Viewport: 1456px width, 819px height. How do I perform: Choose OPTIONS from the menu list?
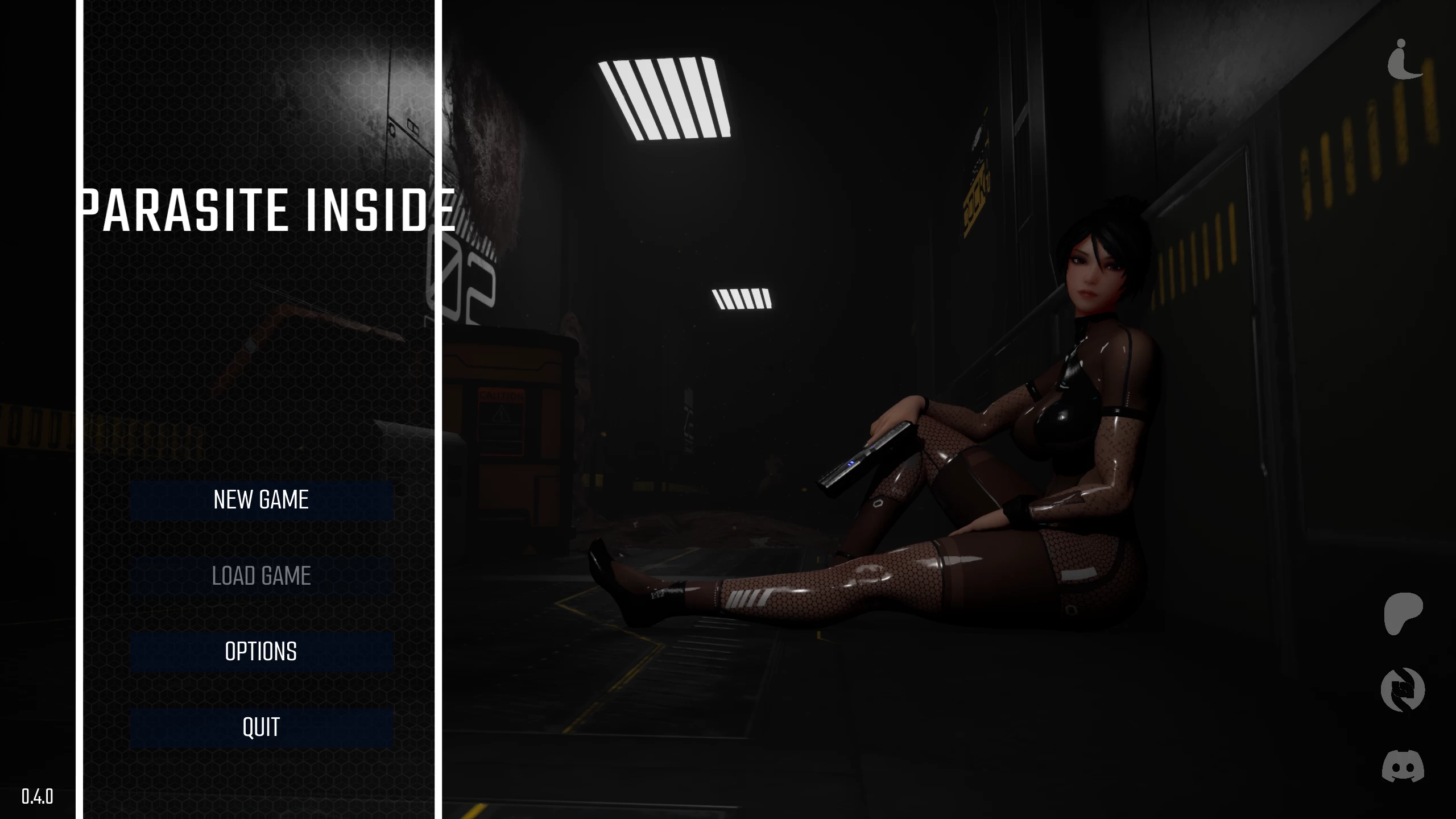tap(260, 652)
